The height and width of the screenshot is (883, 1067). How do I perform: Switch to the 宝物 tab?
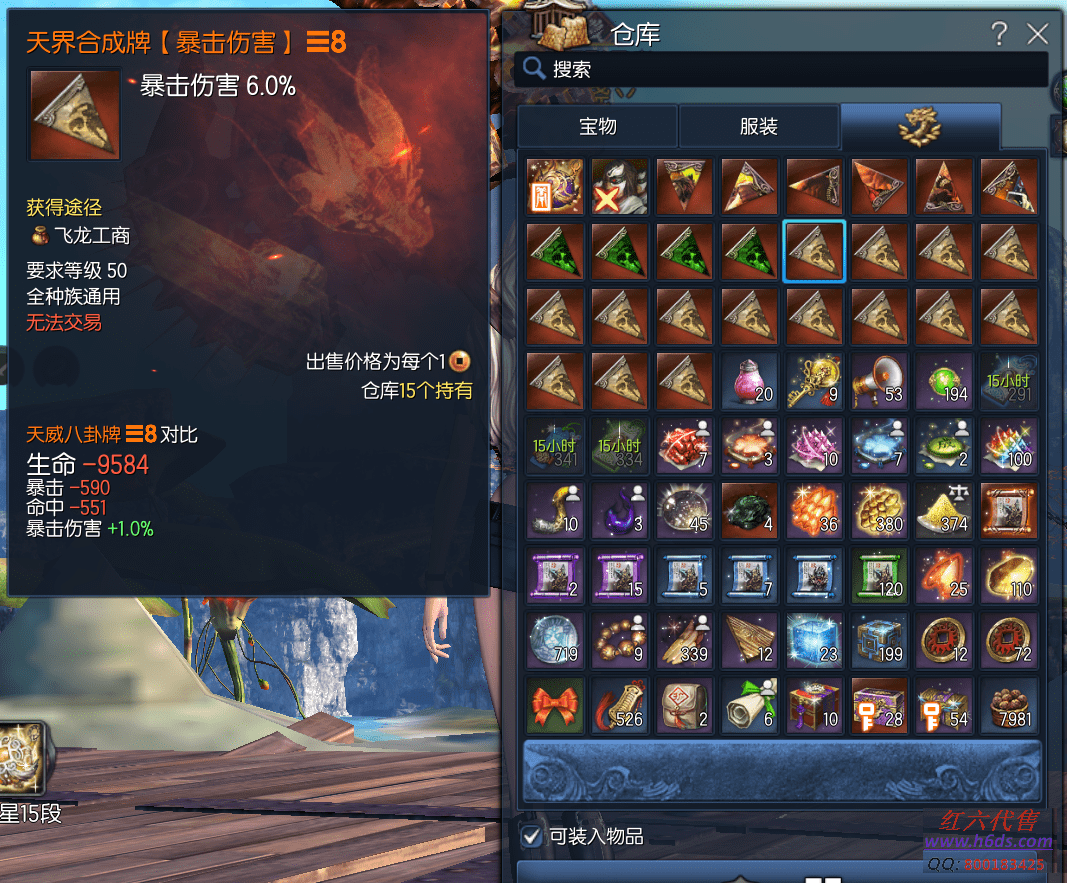coord(598,127)
